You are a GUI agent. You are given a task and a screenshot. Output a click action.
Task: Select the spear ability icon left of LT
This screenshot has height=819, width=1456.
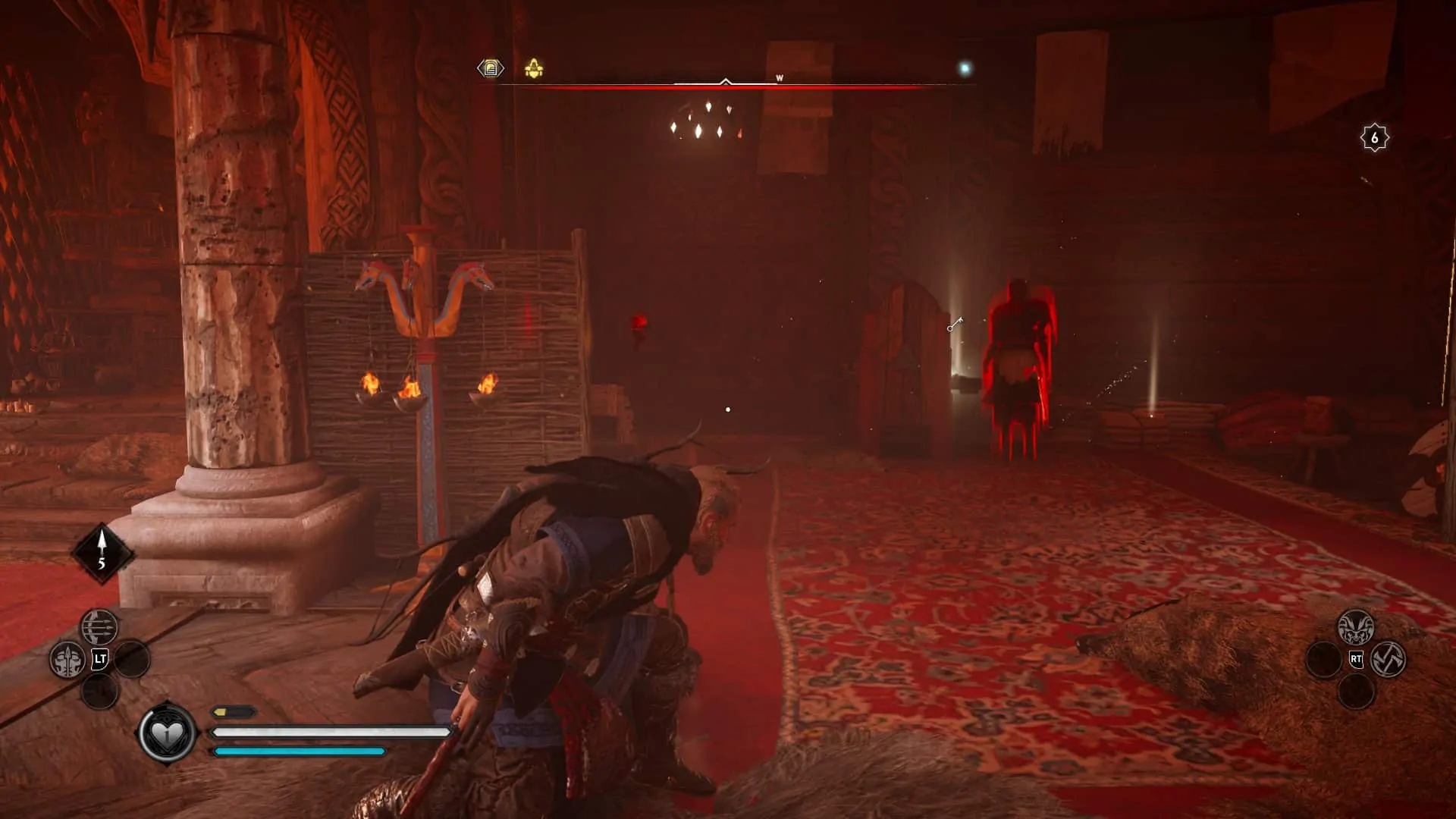coord(67,660)
